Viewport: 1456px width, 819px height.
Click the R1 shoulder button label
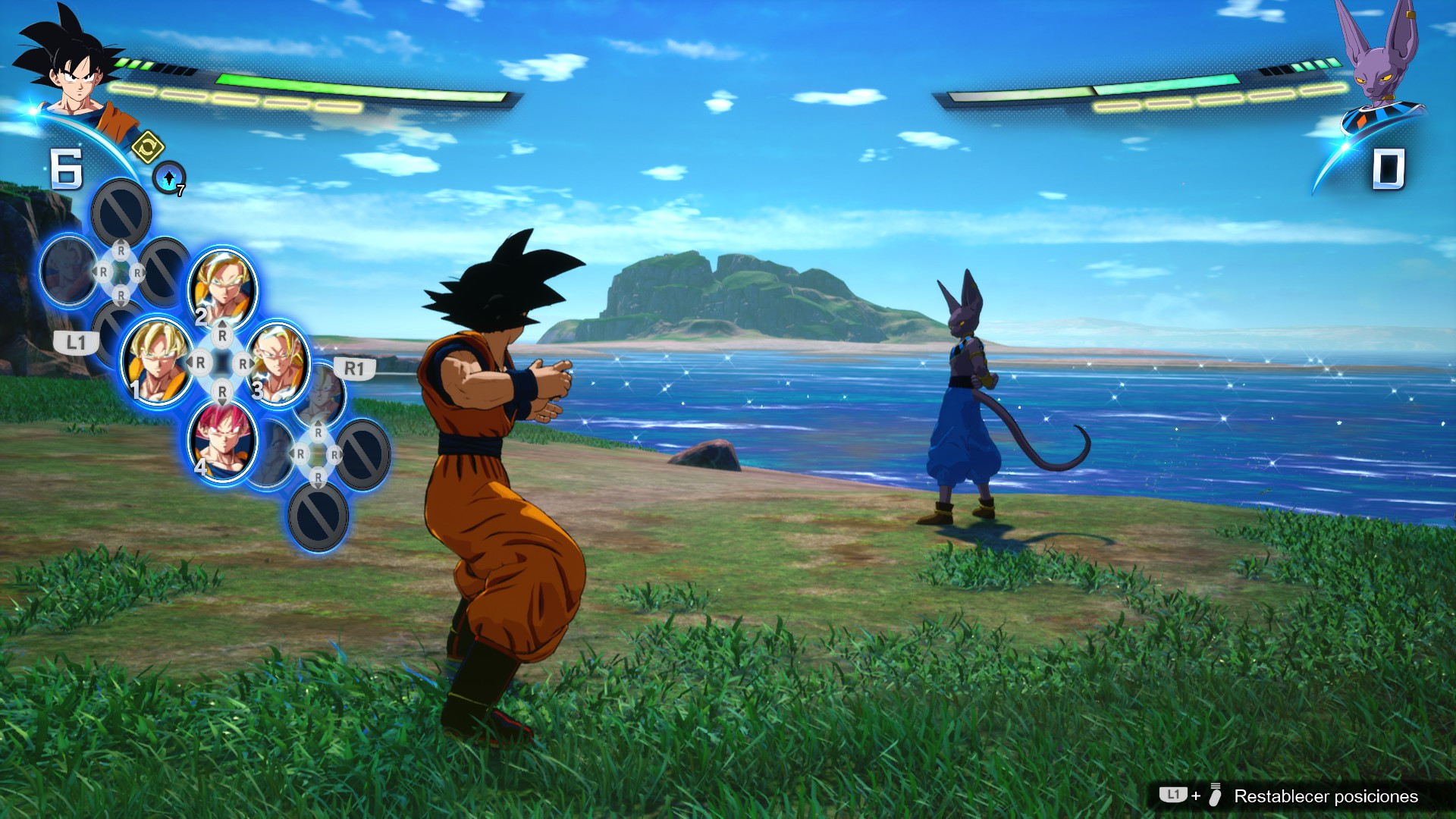(356, 369)
